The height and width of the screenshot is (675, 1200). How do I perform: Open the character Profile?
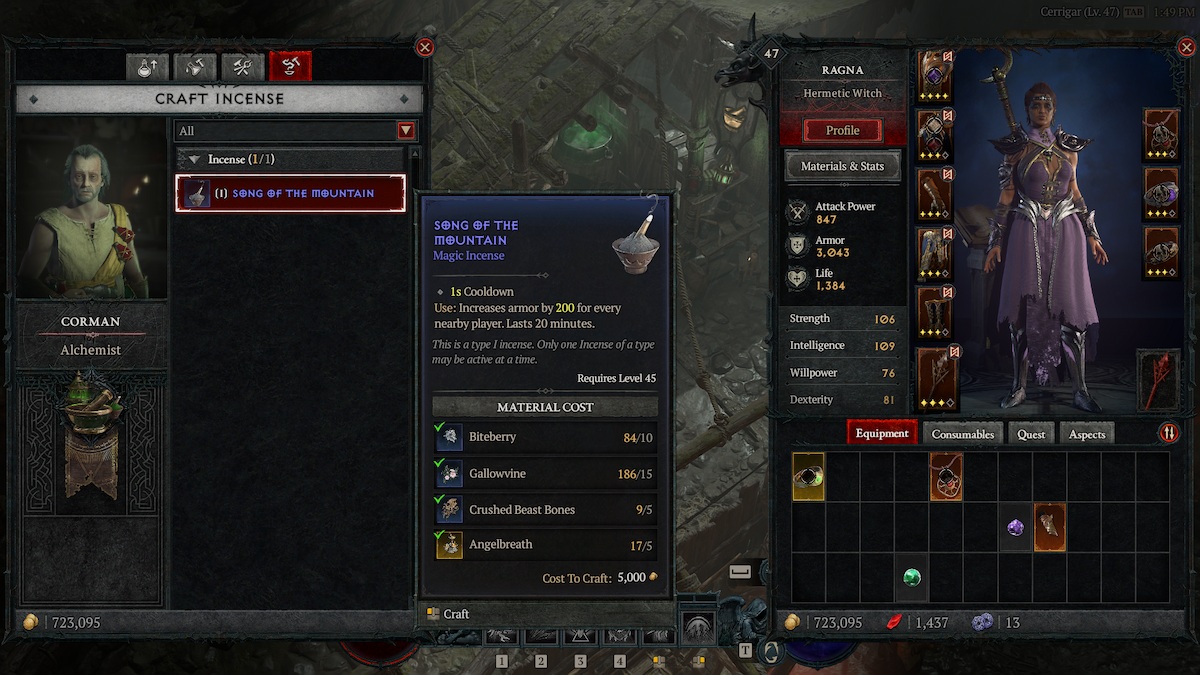[842, 130]
